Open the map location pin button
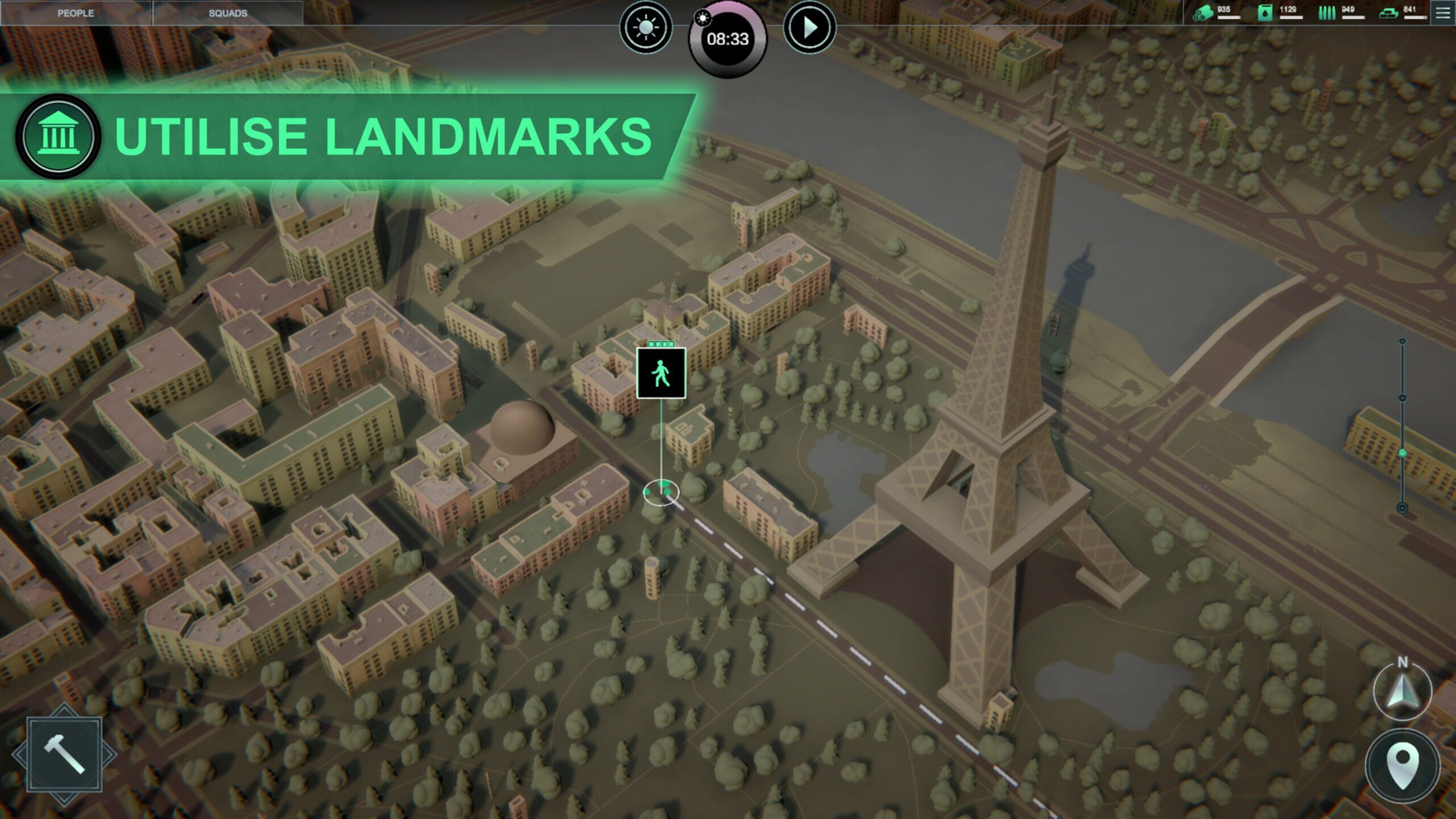 coord(1403,766)
